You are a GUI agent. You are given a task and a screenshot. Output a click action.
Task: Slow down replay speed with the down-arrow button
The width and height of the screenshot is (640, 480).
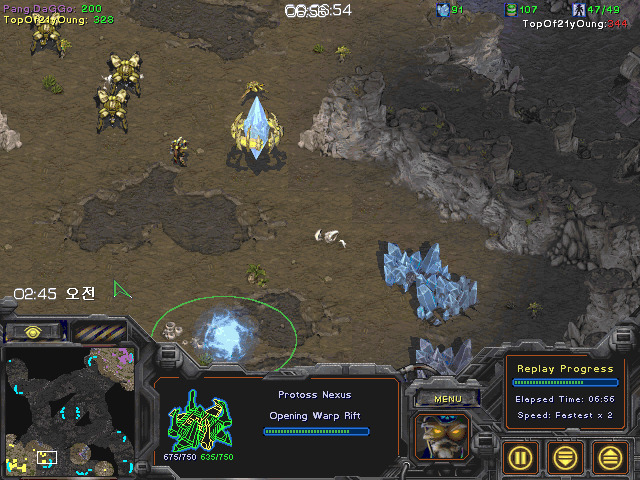[x=566, y=457]
